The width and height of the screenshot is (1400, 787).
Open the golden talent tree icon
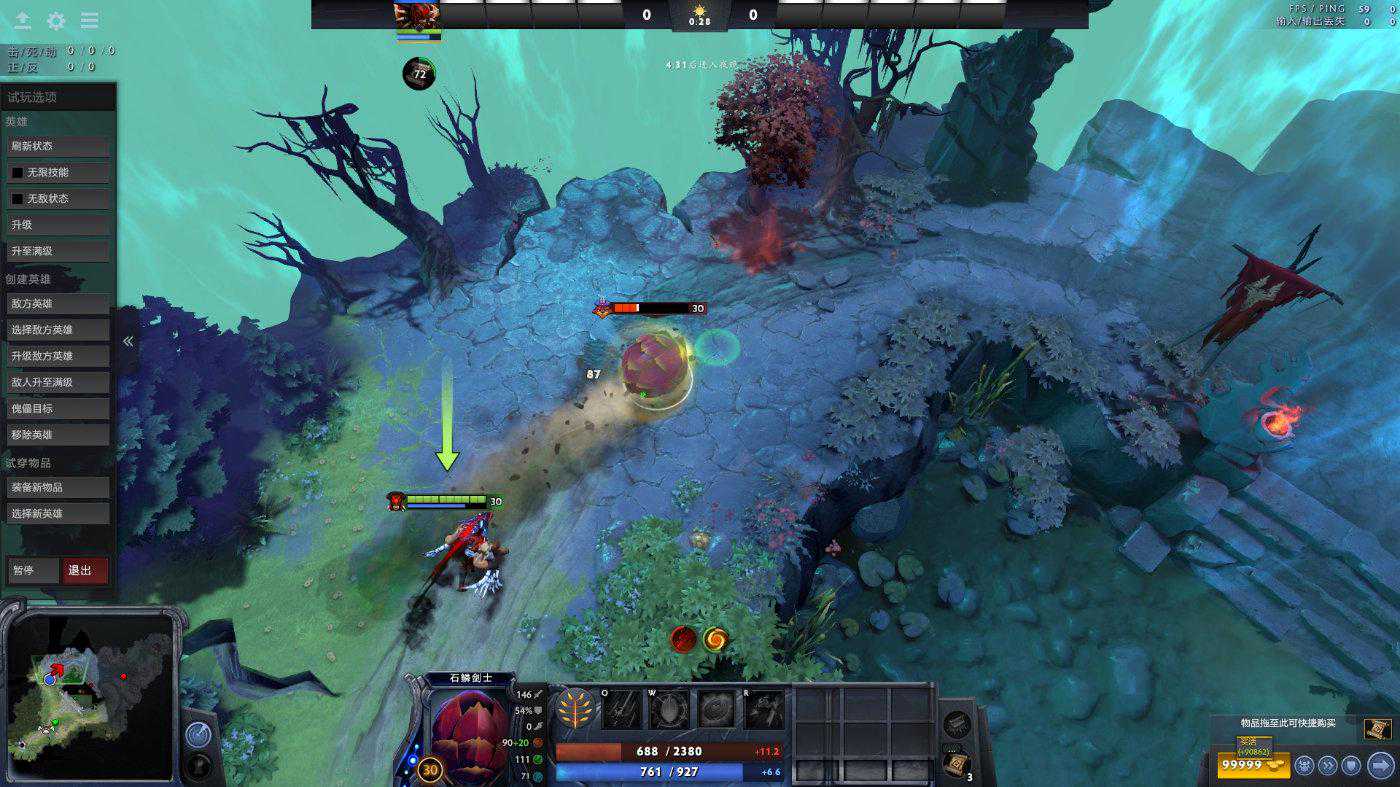[575, 708]
